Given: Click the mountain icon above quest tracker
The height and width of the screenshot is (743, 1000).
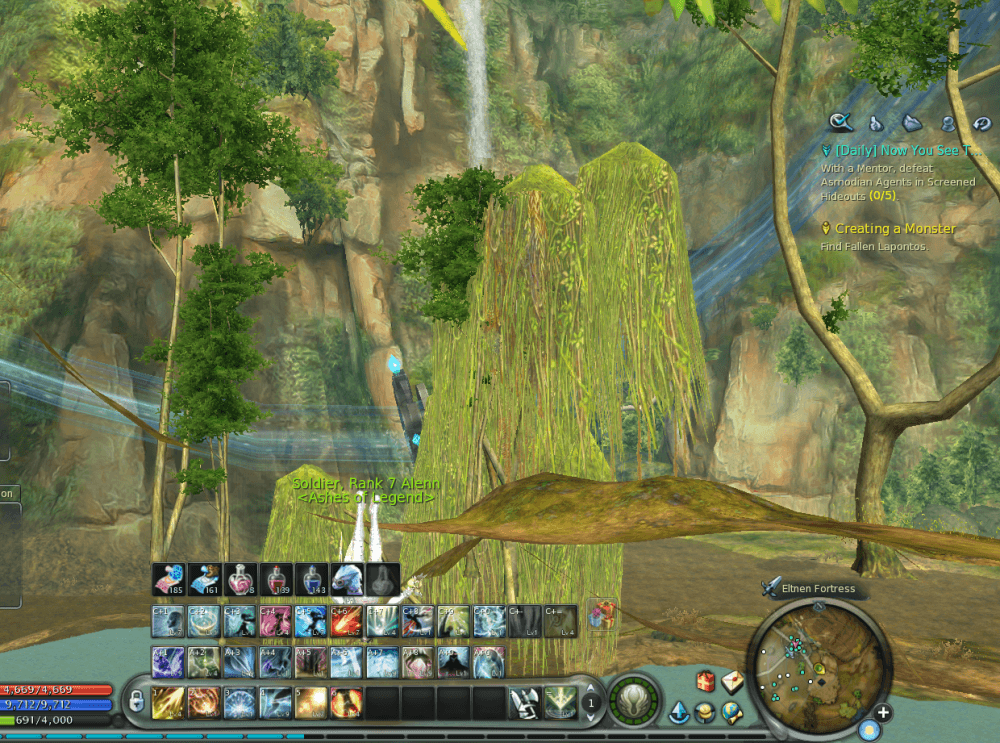Looking at the screenshot, I should pos(912,123).
